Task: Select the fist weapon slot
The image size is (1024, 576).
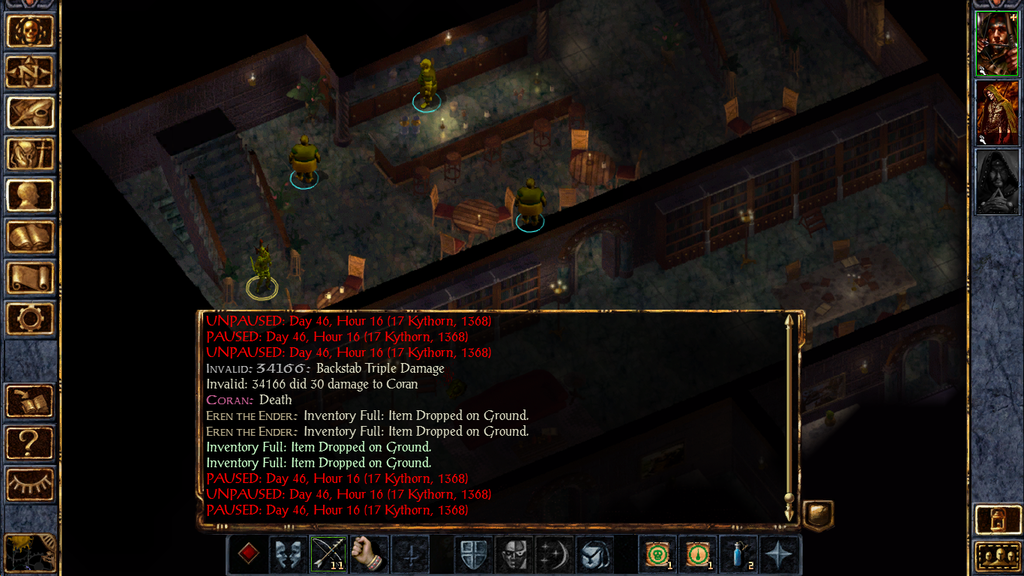Action: [369, 554]
